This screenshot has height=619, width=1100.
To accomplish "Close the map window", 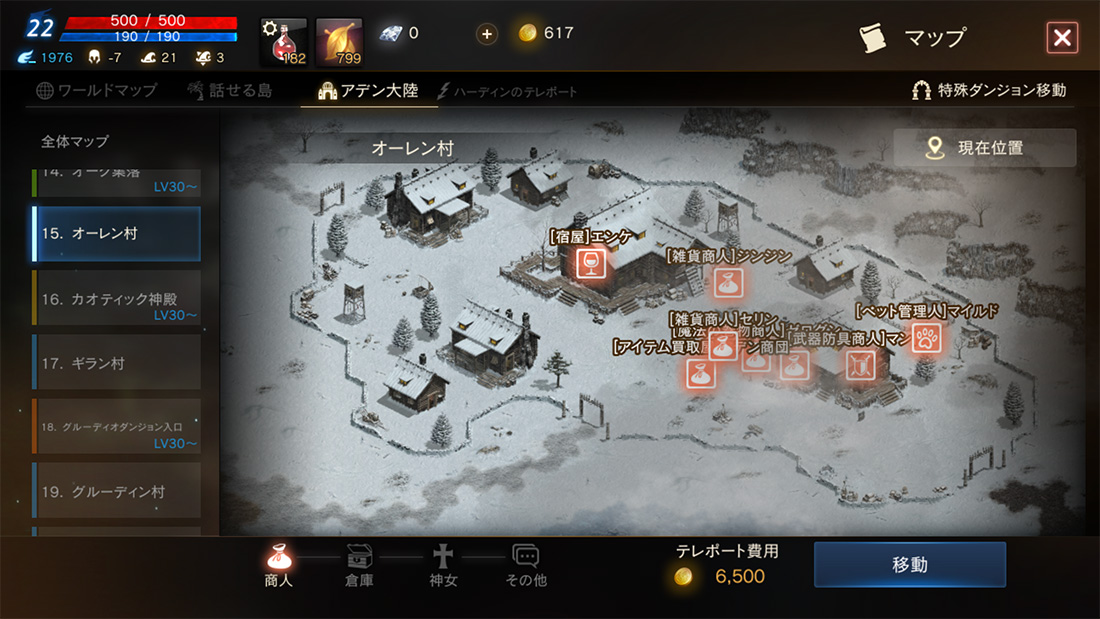I will coord(1061,38).
